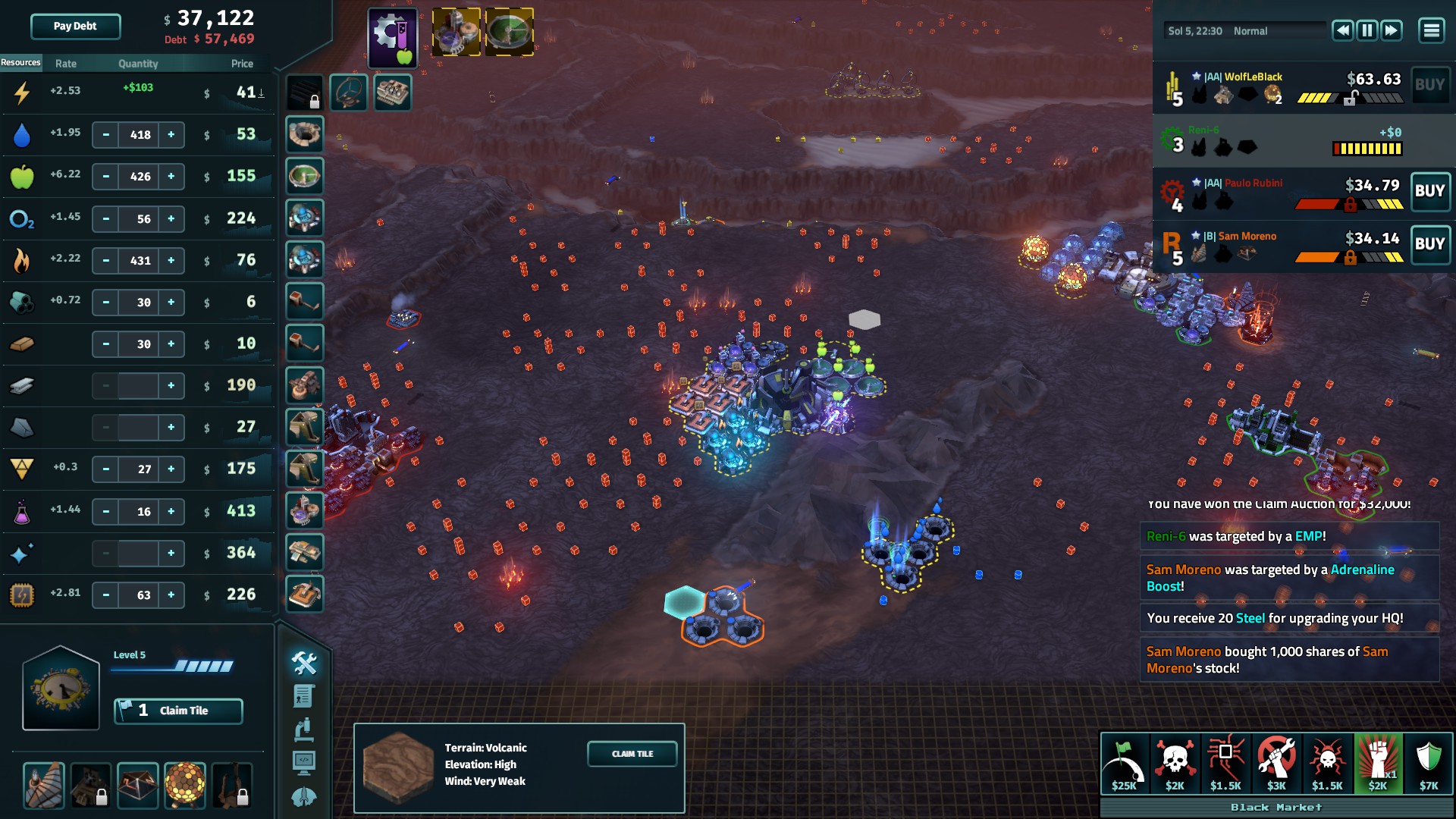This screenshot has height=819, width=1456.
Task: Buy steel with the plus button
Action: 171,386
